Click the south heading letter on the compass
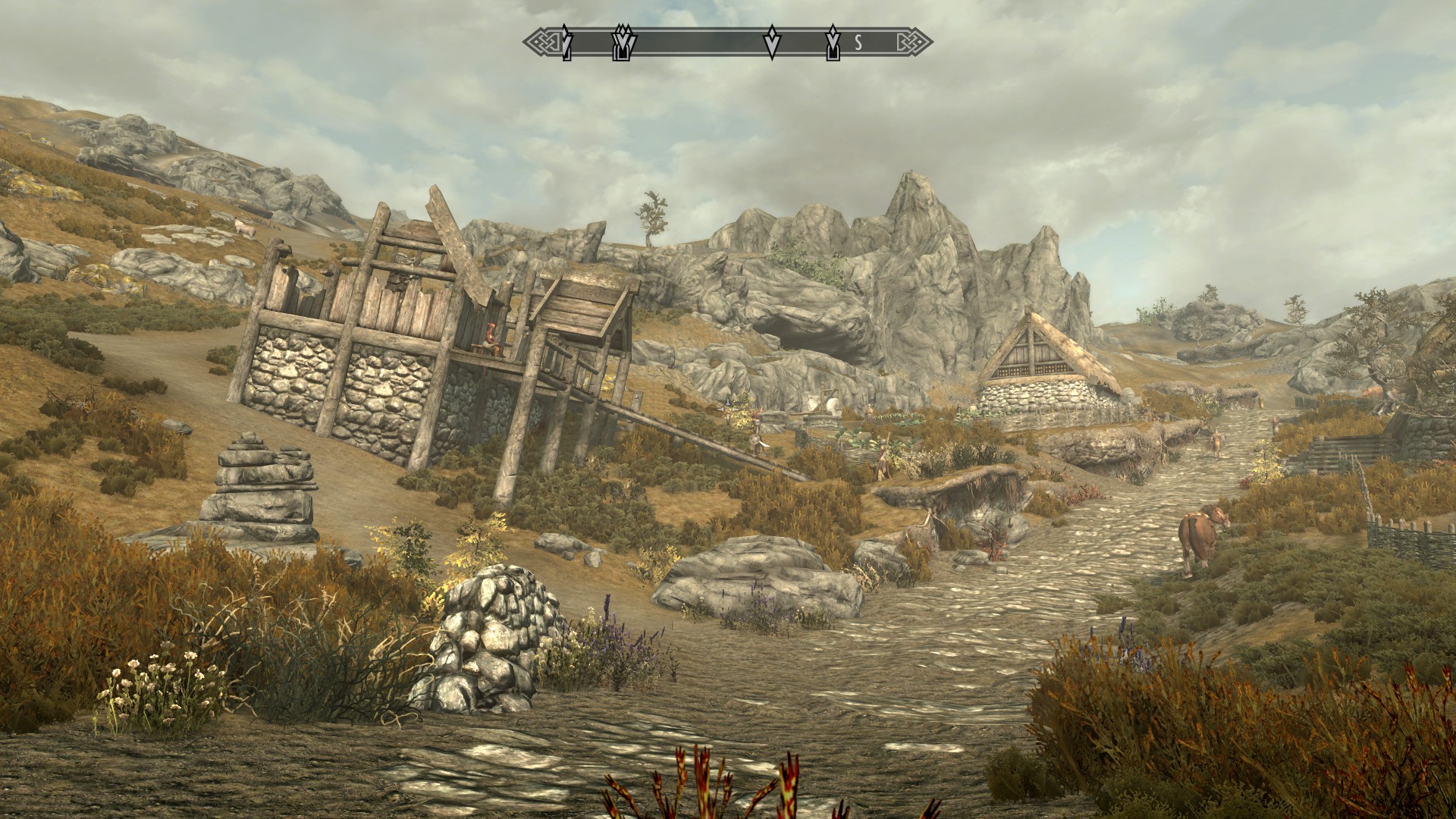Viewport: 1456px width, 819px height. click(858, 44)
